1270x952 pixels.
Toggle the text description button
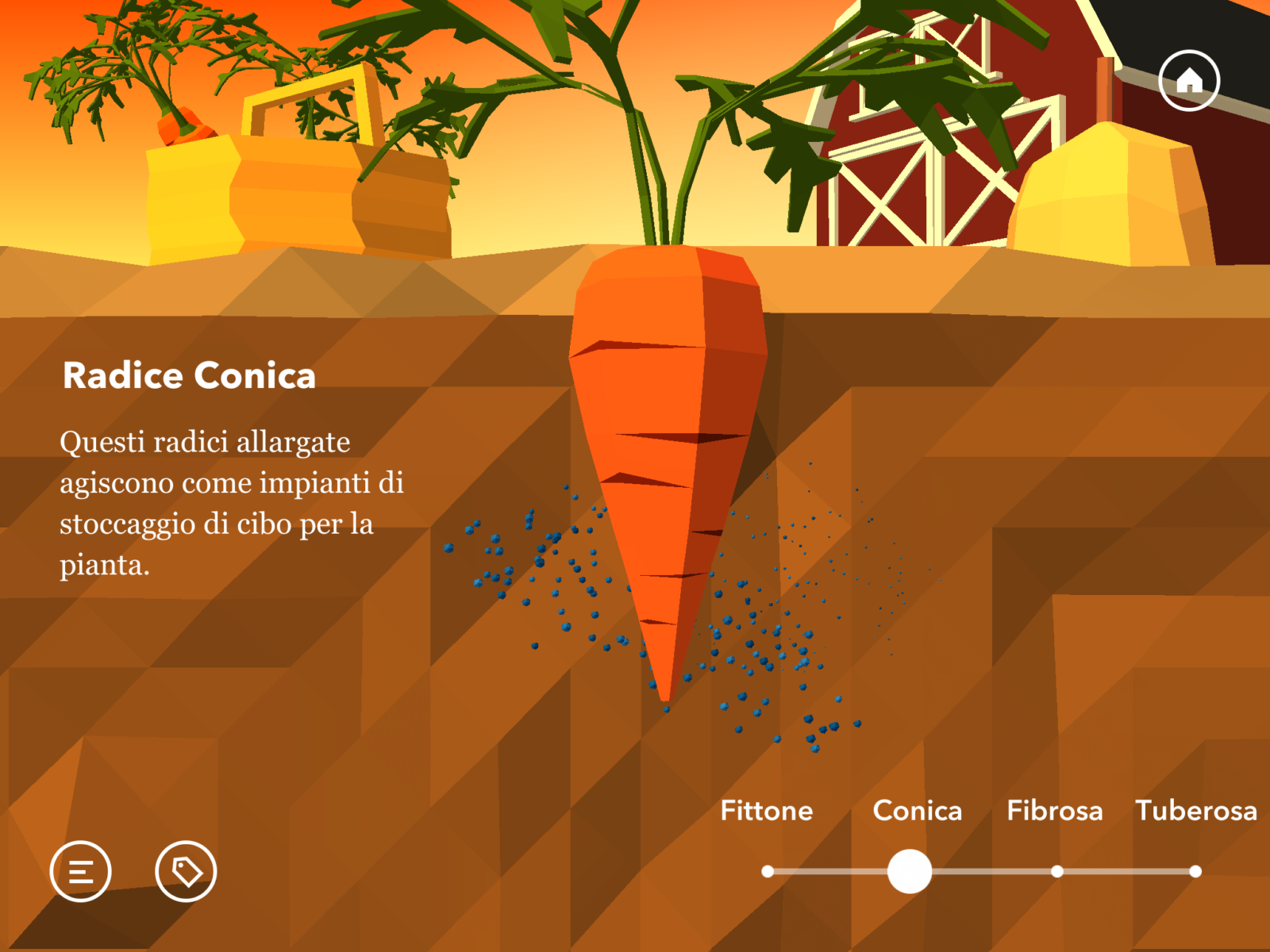(x=81, y=871)
